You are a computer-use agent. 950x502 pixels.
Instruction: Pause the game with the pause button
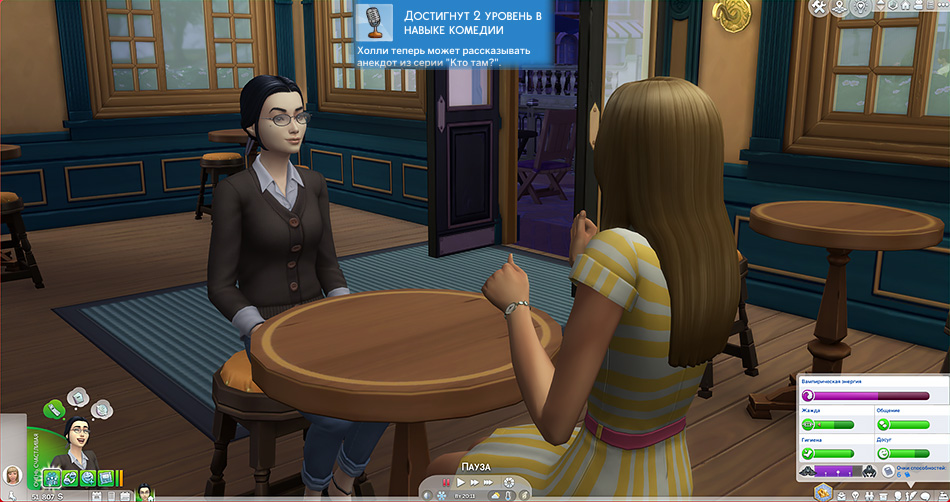[x=445, y=483]
